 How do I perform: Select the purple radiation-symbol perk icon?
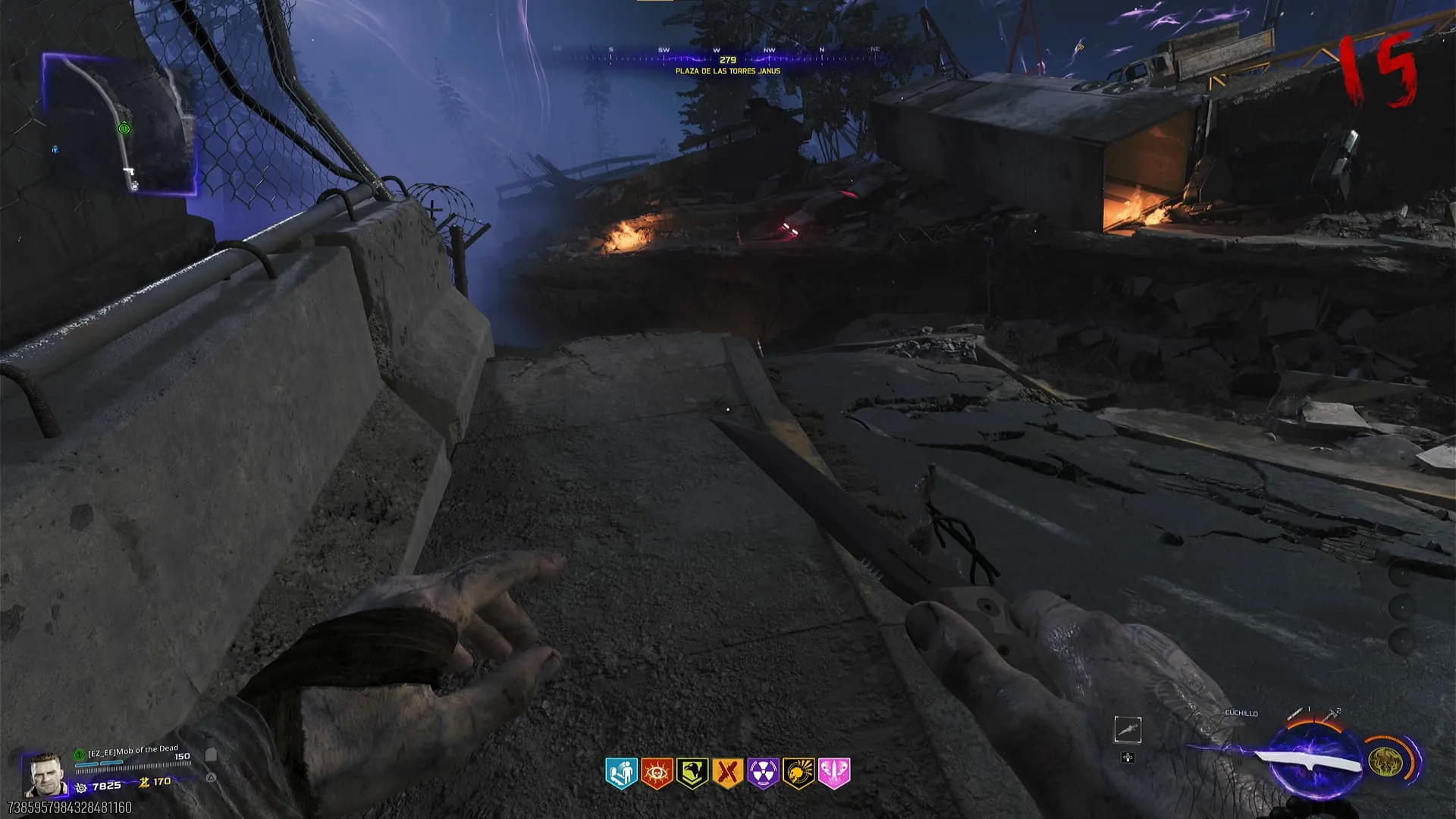pos(763,773)
